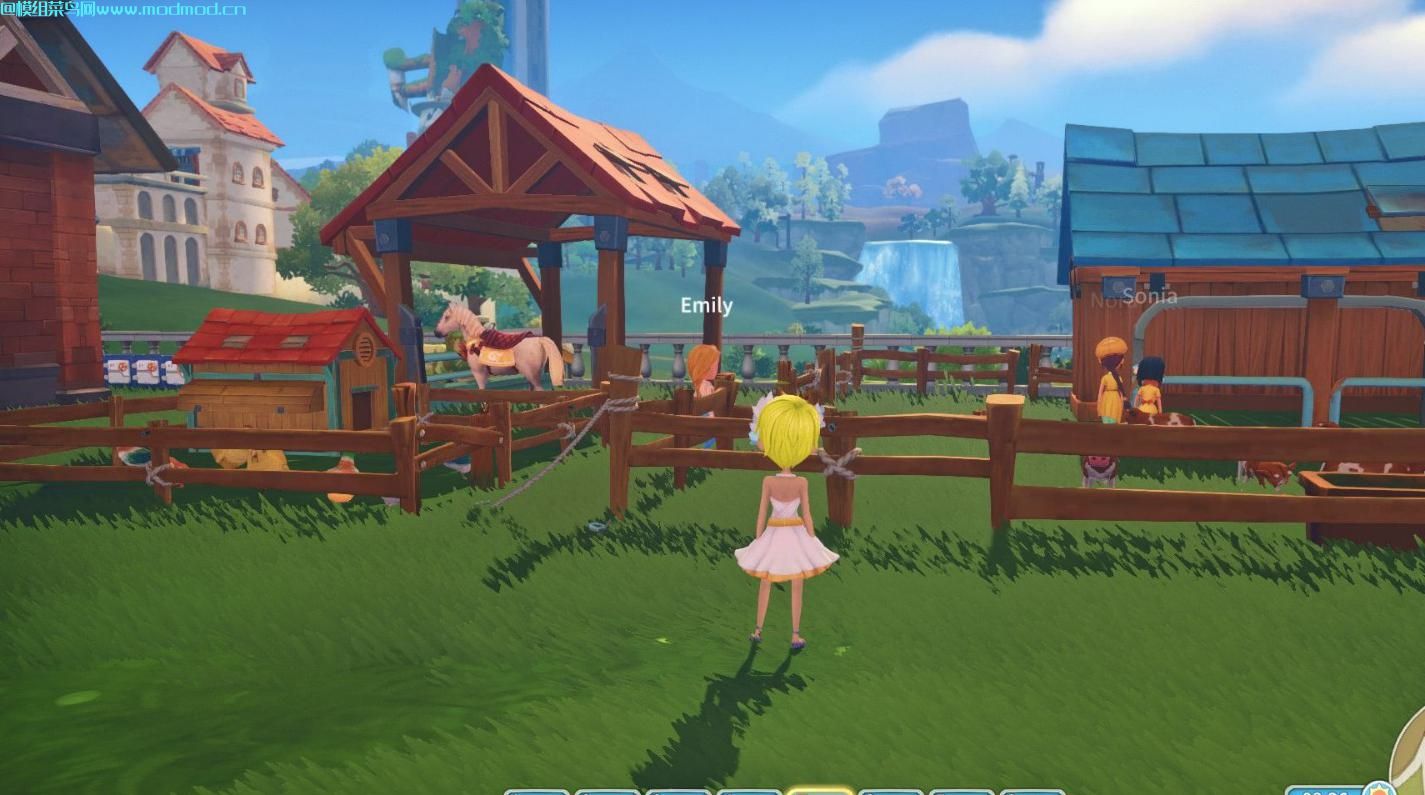
Task: Open the minimap in the corner
Action: pos(1411,748)
